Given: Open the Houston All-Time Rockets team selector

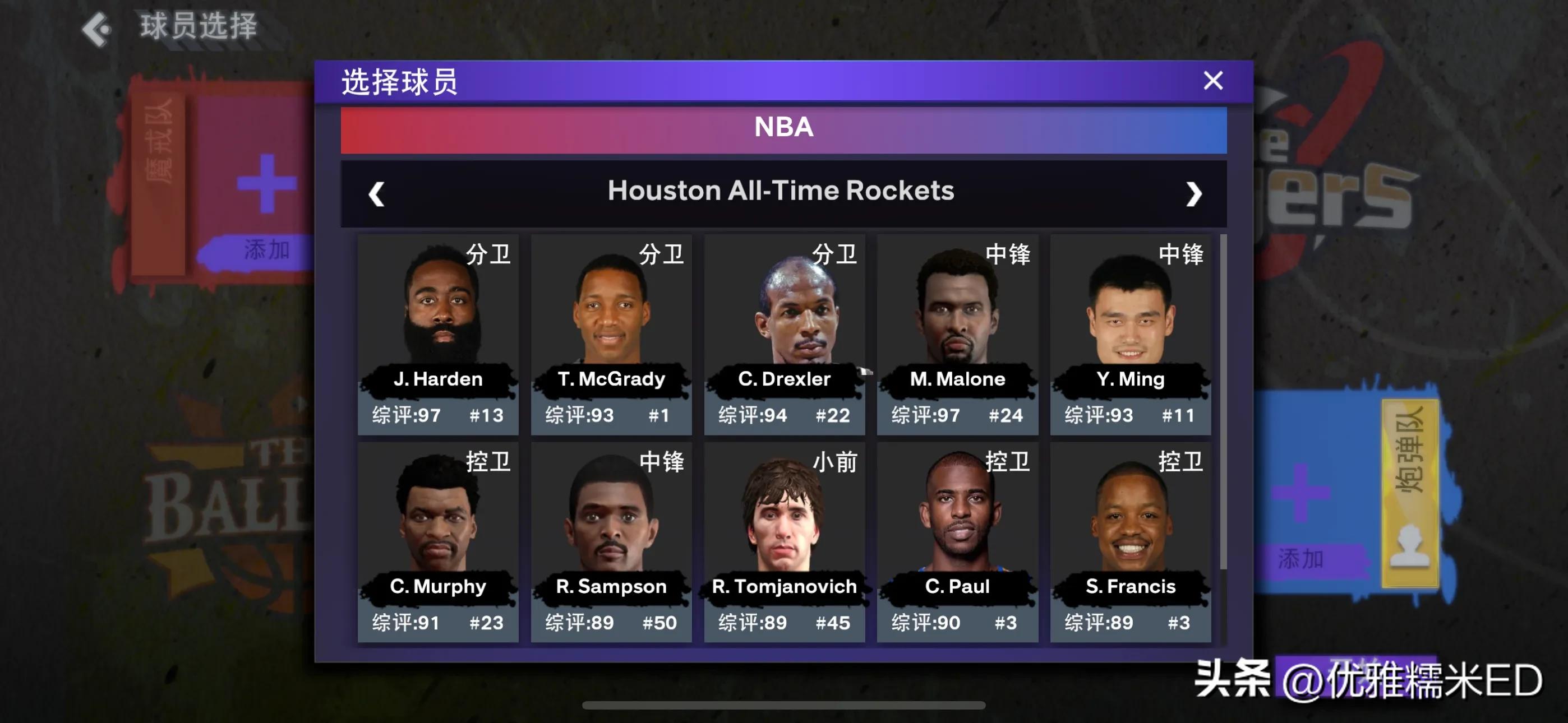Looking at the screenshot, I should pyautogui.click(x=782, y=191).
